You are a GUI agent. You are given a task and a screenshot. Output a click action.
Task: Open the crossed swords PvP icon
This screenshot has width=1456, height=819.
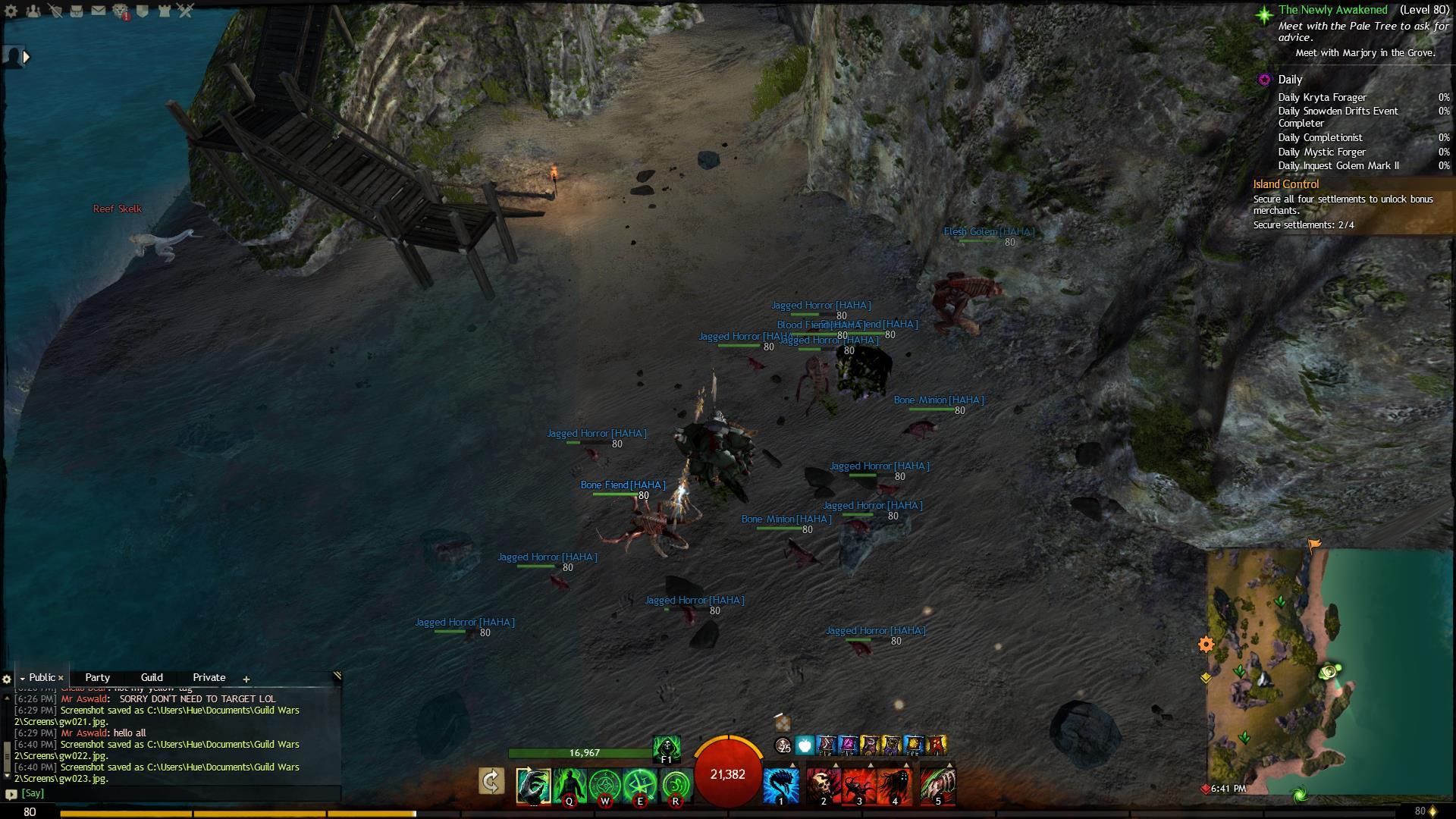pos(186,11)
